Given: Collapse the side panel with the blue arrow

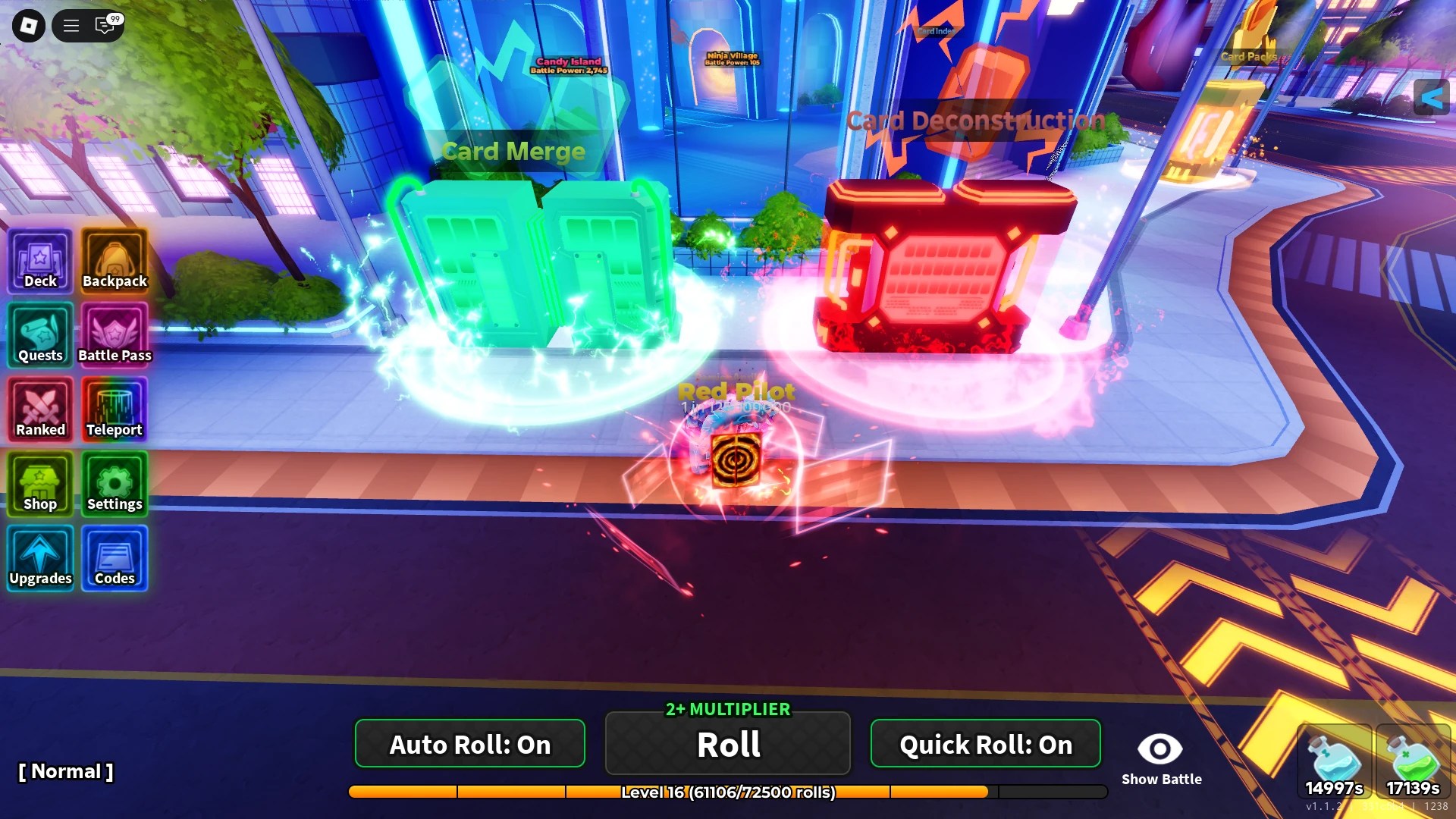Looking at the screenshot, I should (x=1432, y=97).
